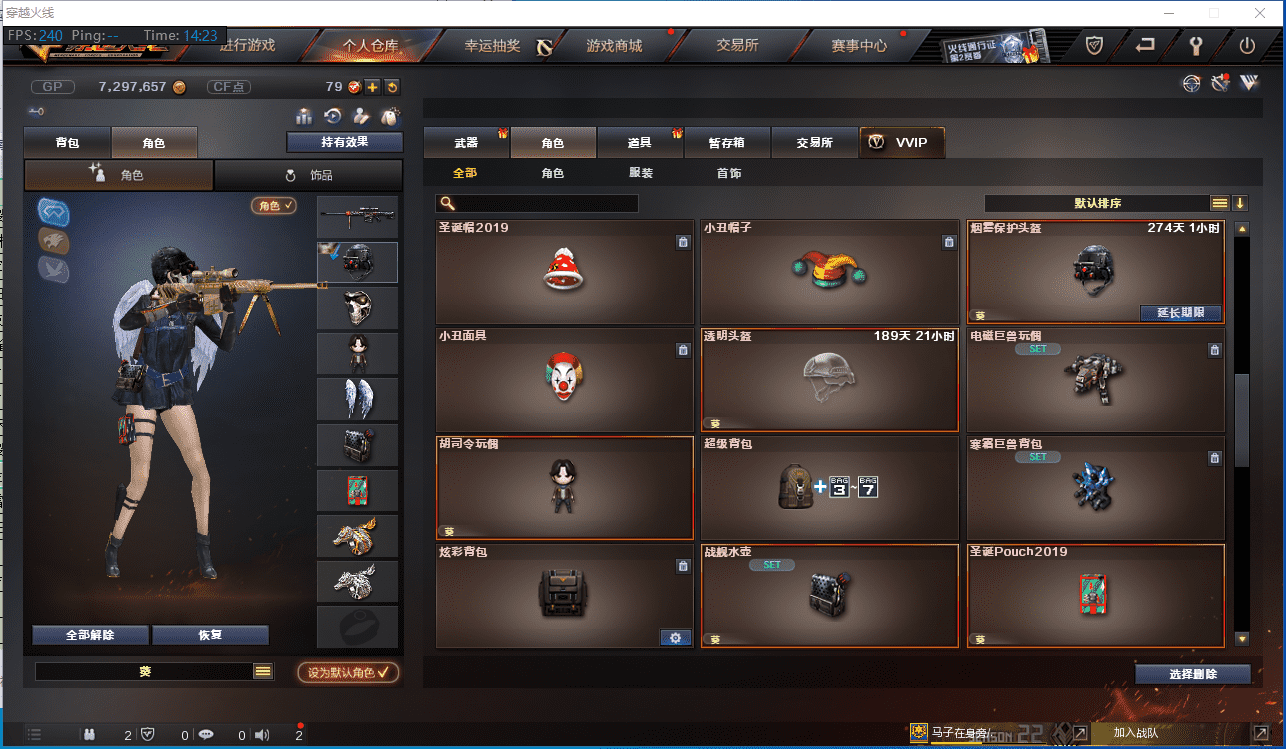Filter by 服装 clothing category

click(x=641, y=173)
